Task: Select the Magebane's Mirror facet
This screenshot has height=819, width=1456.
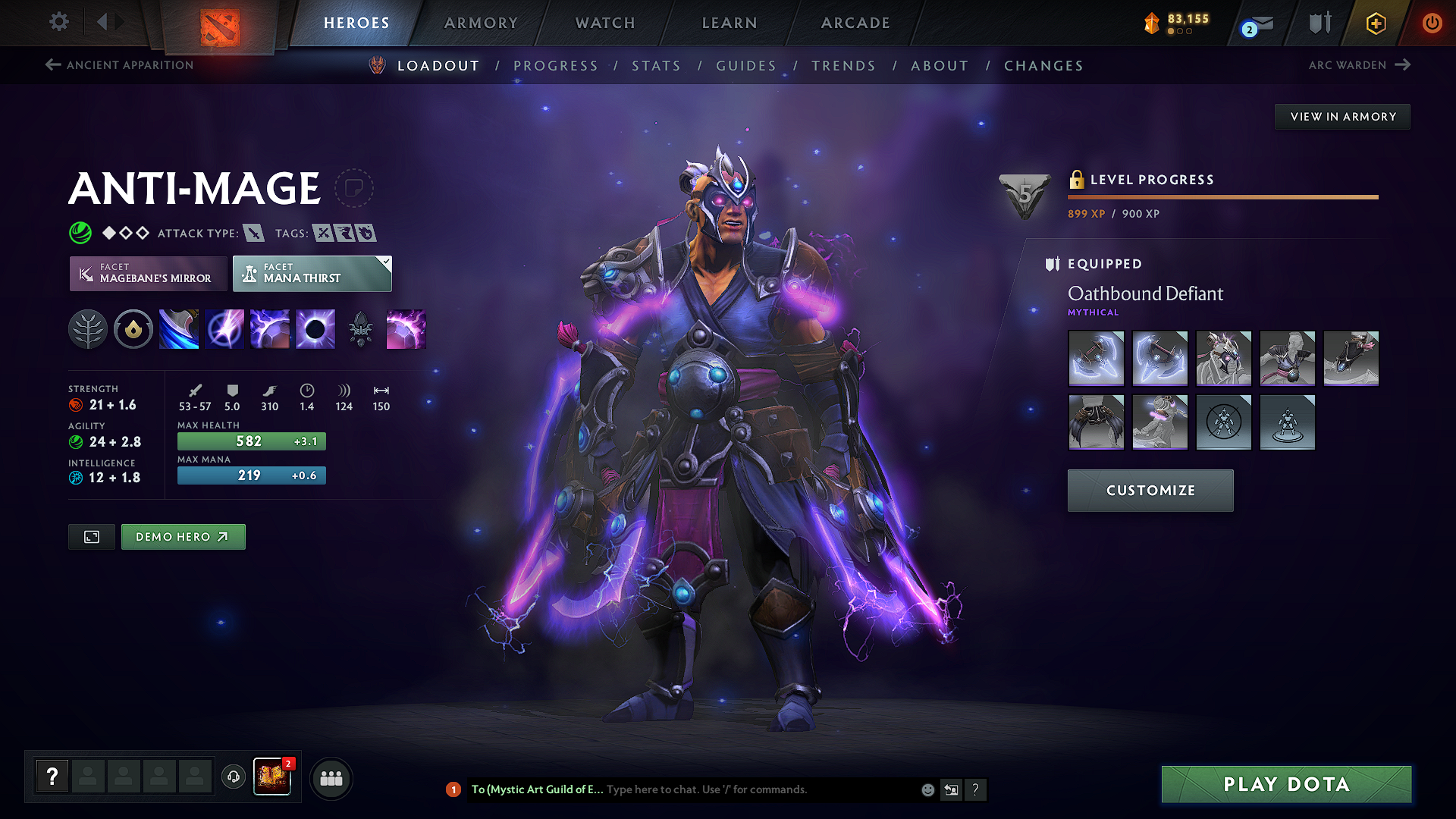Action: tap(148, 273)
